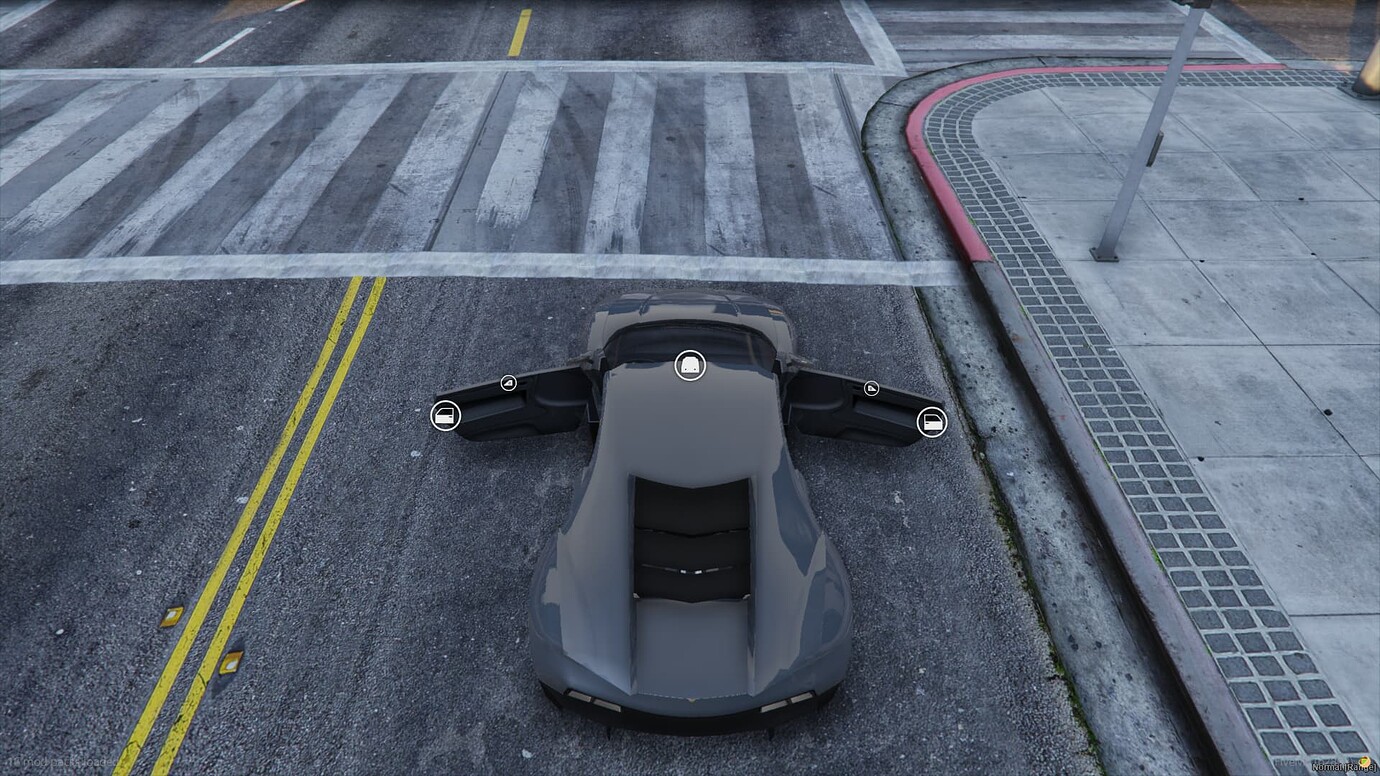Toggle the left door closed via its circular marker

click(447, 417)
